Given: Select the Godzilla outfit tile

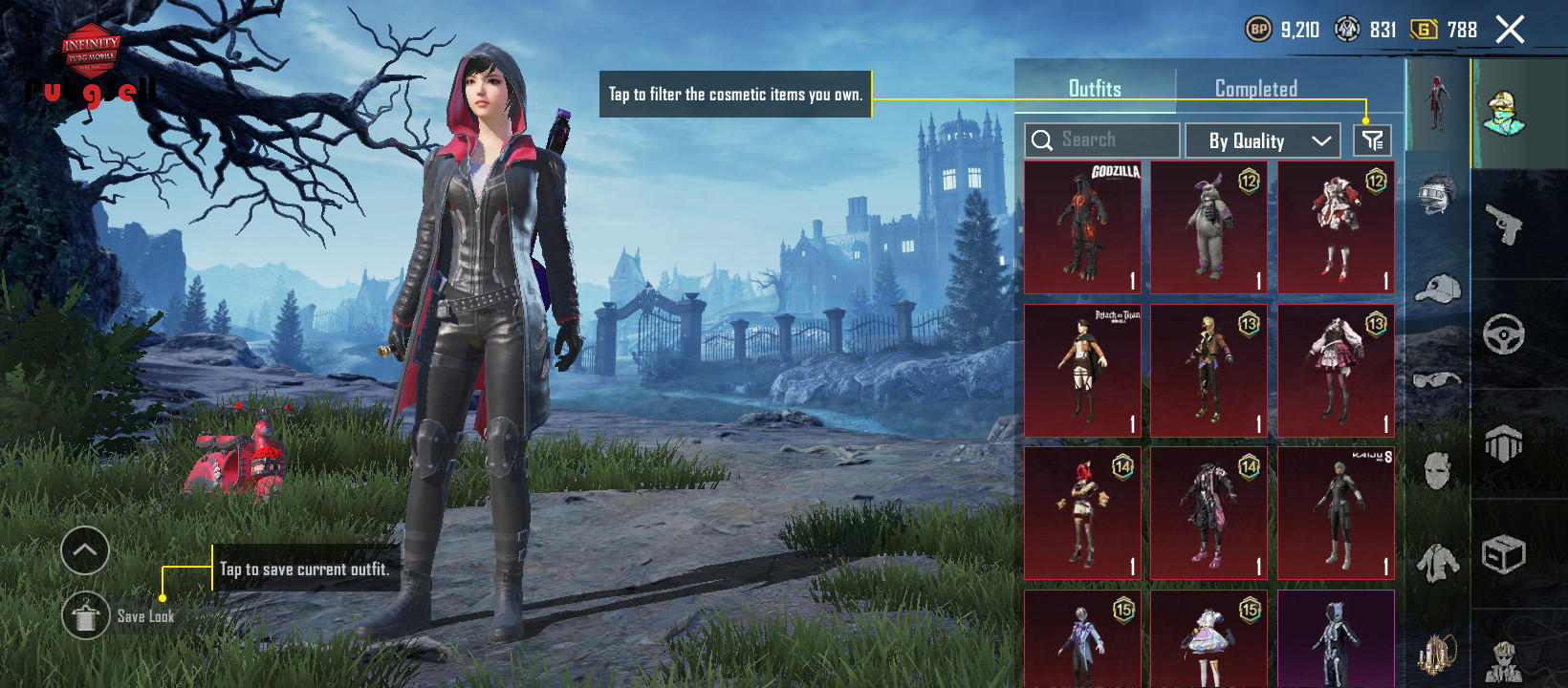Looking at the screenshot, I should [1082, 227].
